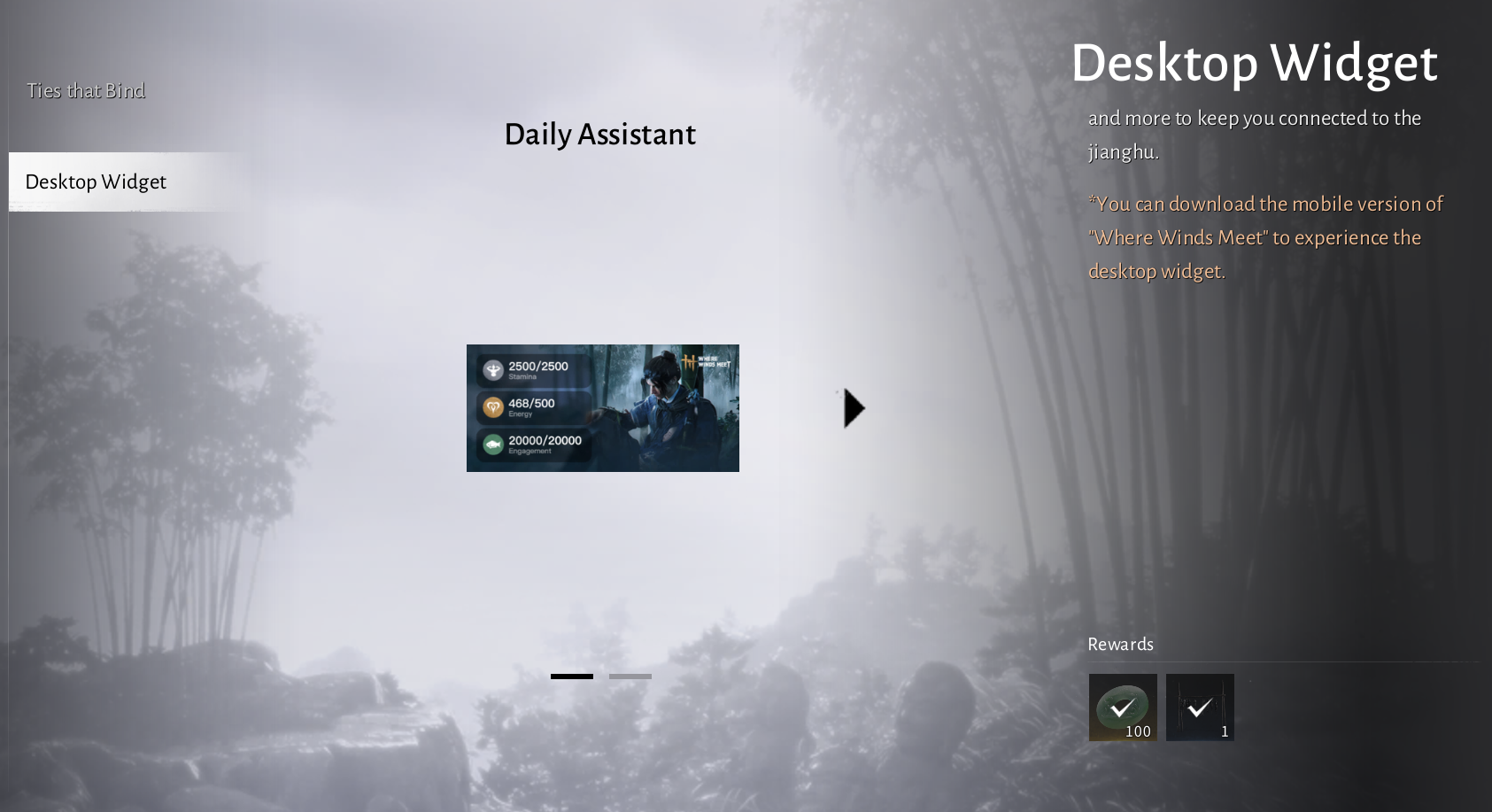Click the Daily Assistant heading
Image resolution: width=1492 pixels, height=812 pixels.
pyautogui.click(x=599, y=135)
